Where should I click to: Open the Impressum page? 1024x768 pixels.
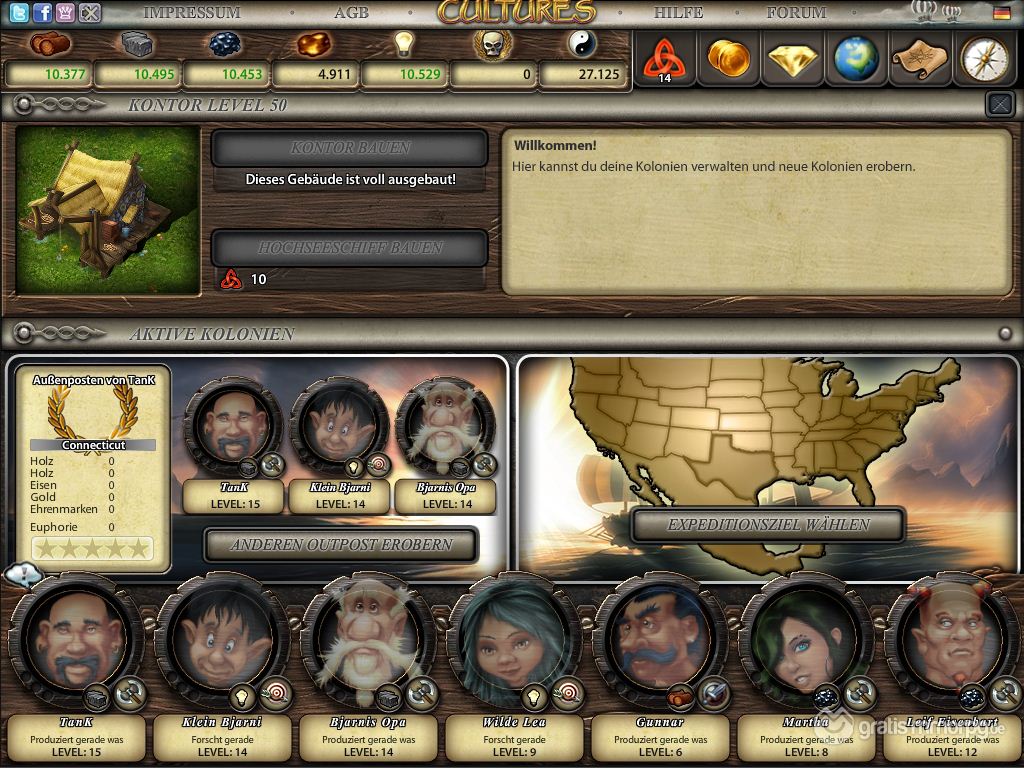(191, 13)
